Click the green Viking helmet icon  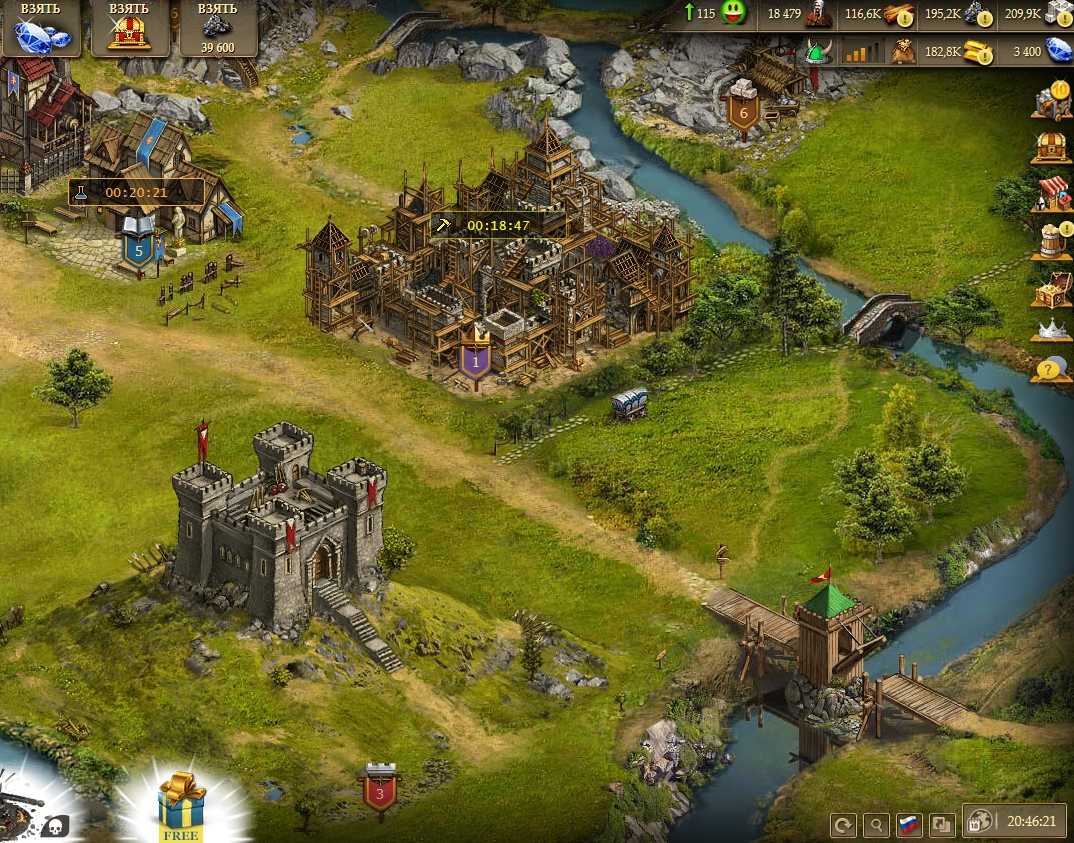[x=819, y=51]
